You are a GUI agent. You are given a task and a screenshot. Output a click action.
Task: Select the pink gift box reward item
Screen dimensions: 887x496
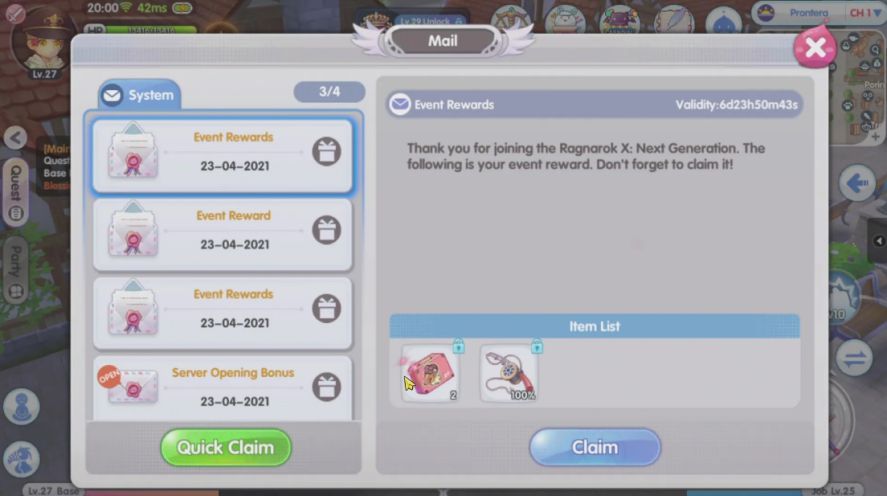(x=430, y=373)
